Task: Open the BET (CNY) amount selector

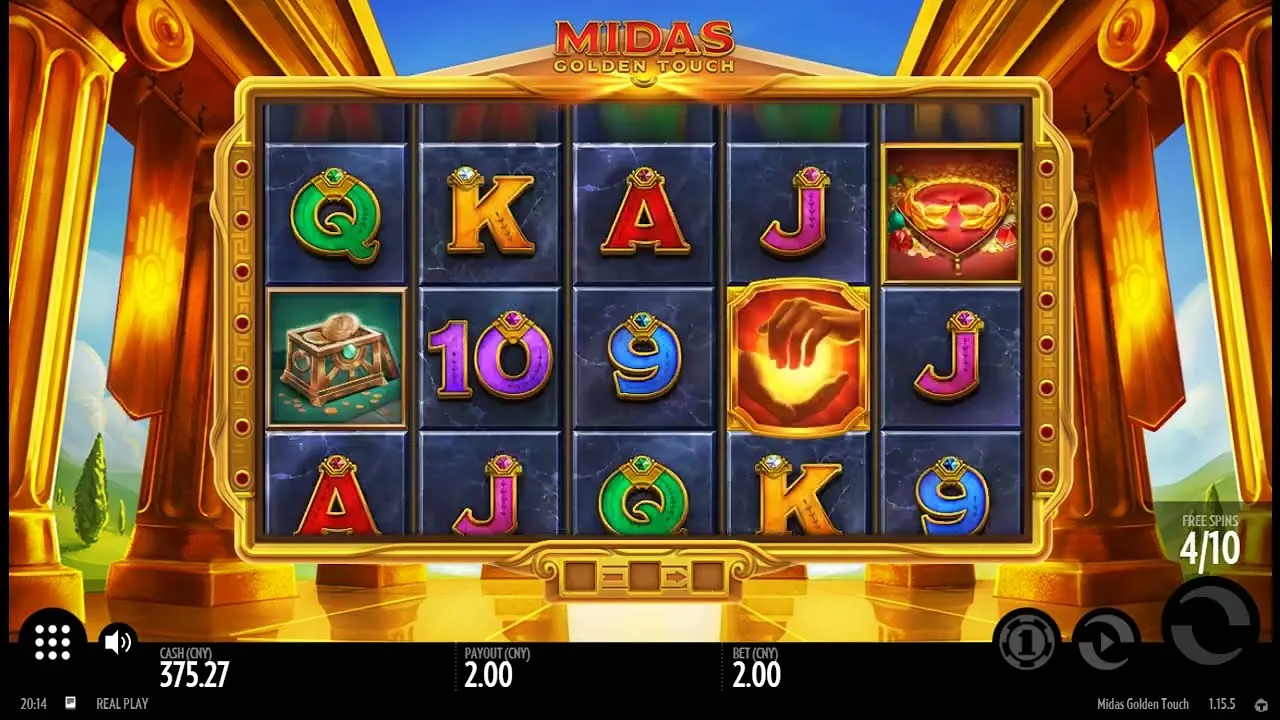Action: (758, 667)
